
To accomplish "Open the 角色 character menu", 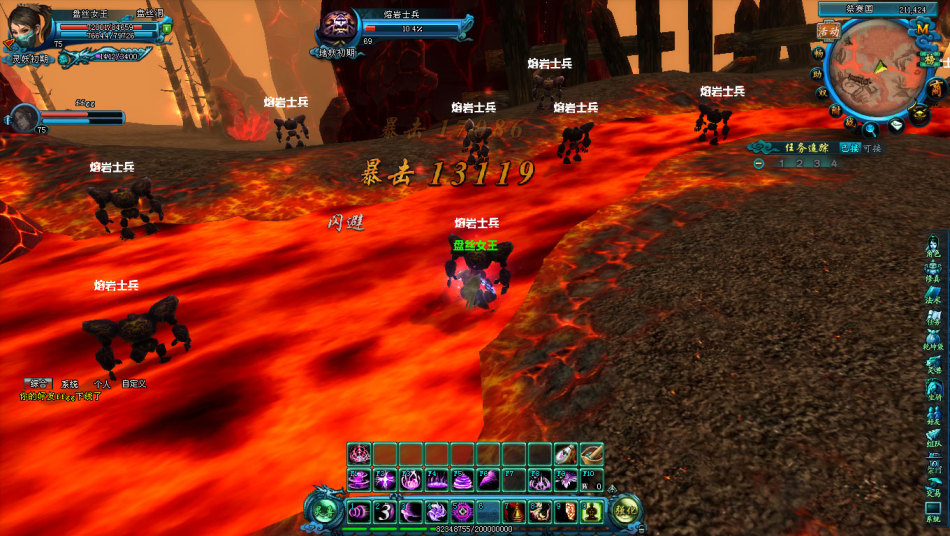I will 932,247.
